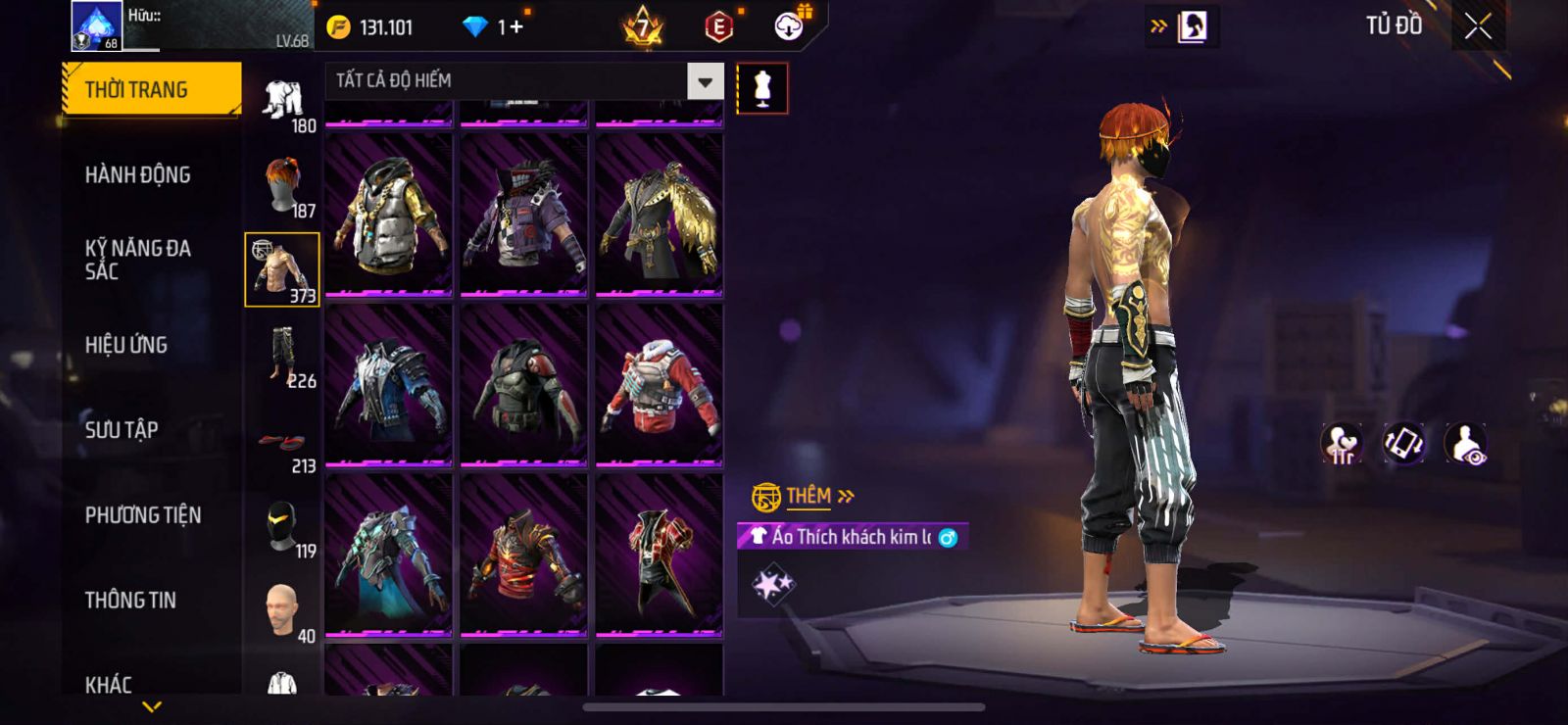The width and height of the screenshot is (1568, 725).
Task: Close the wardrobe screen
Action: (1478, 27)
